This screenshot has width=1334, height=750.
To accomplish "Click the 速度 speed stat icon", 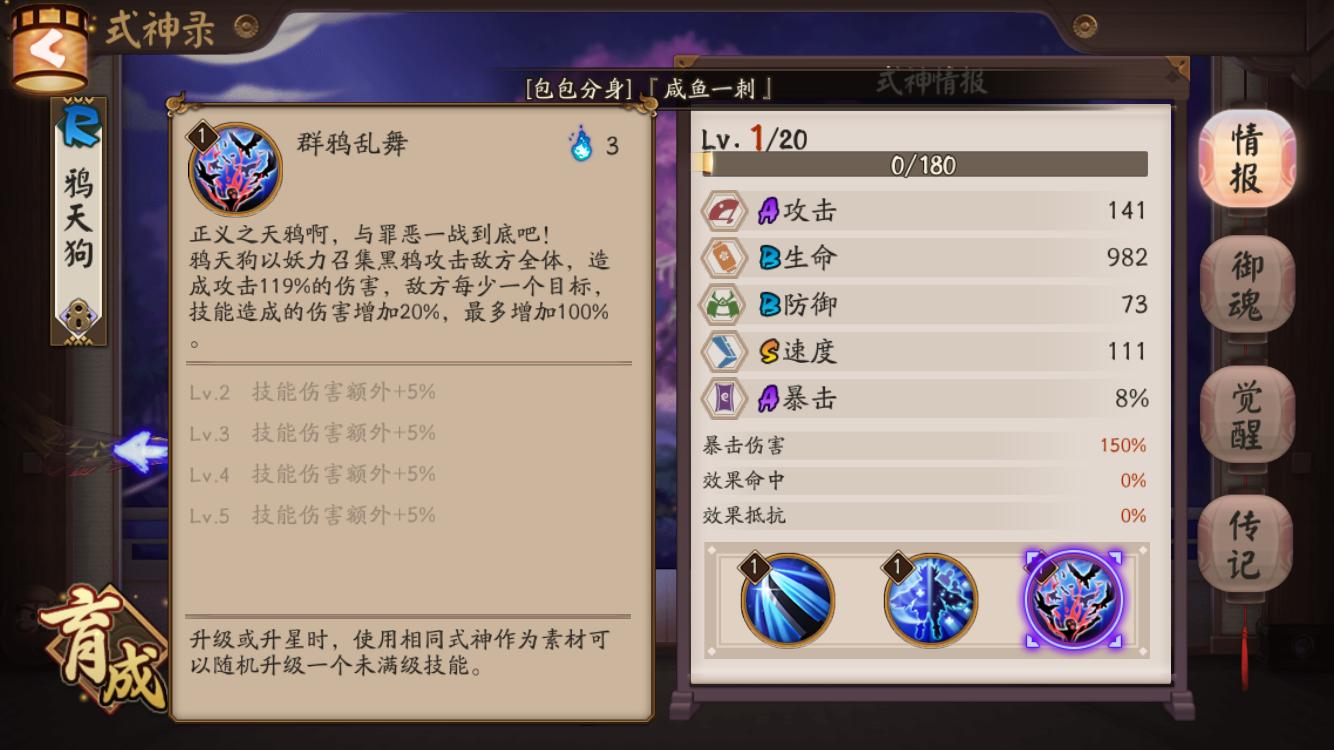I will tap(723, 351).
